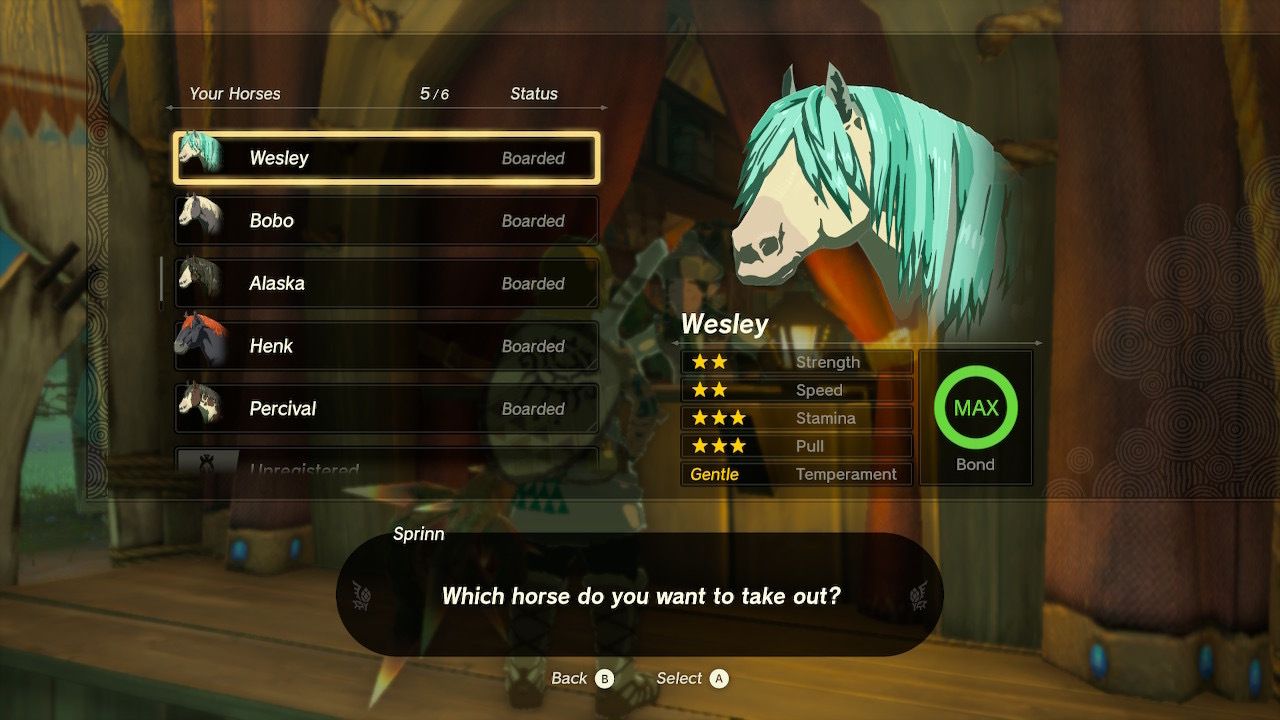Screen dimensions: 1280x720
Task: Click the left arrow beside the stats panel
Action: pyautogui.click(x=678, y=341)
